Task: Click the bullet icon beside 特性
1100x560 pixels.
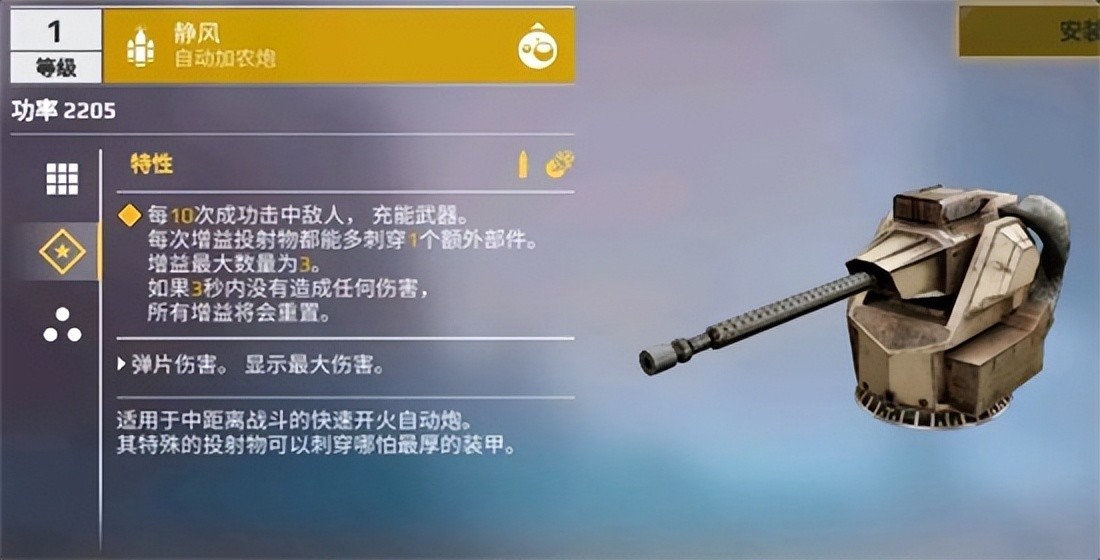Action: (x=522, y=165)
